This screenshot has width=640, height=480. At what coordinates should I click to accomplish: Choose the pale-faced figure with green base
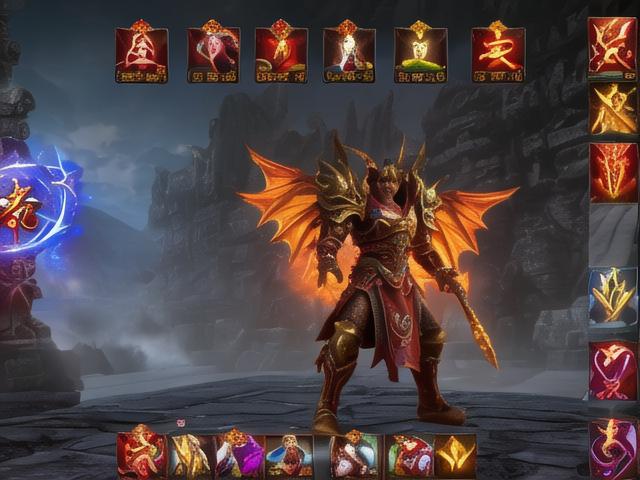[x=420, y=54]
